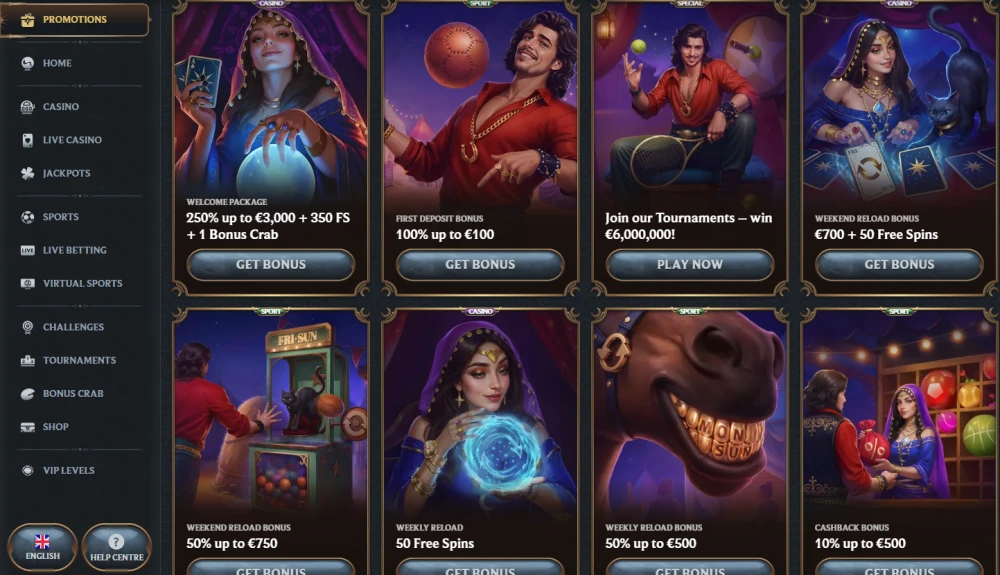Open the Casino section
The width and height of the screenshot is (1000, 575).
coord(60,107)
